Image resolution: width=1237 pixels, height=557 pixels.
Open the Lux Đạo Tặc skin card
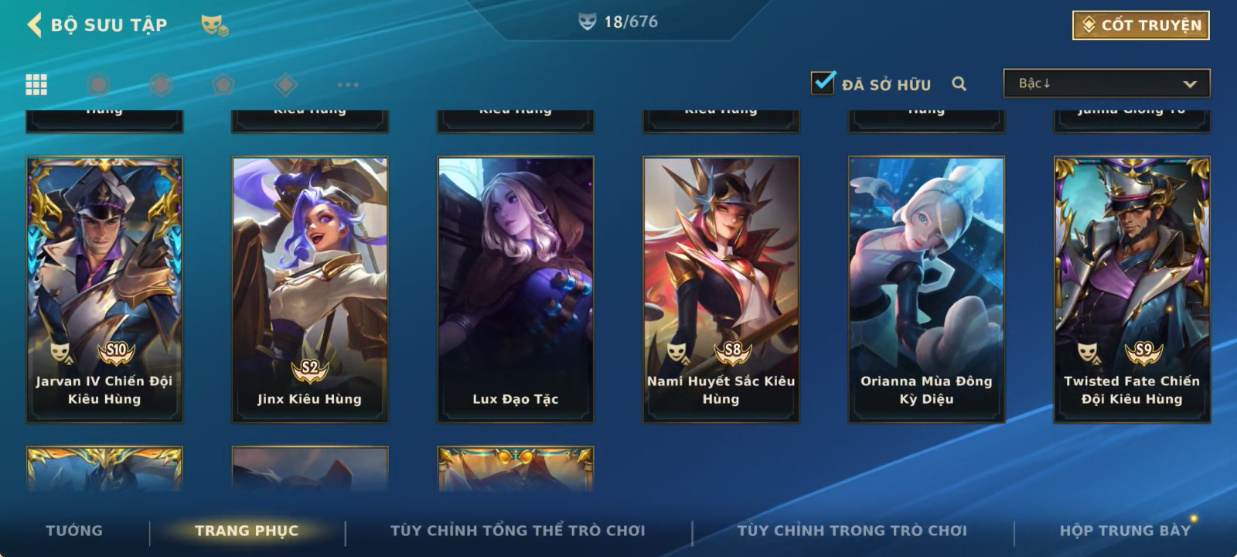click(x=515, y=289)
